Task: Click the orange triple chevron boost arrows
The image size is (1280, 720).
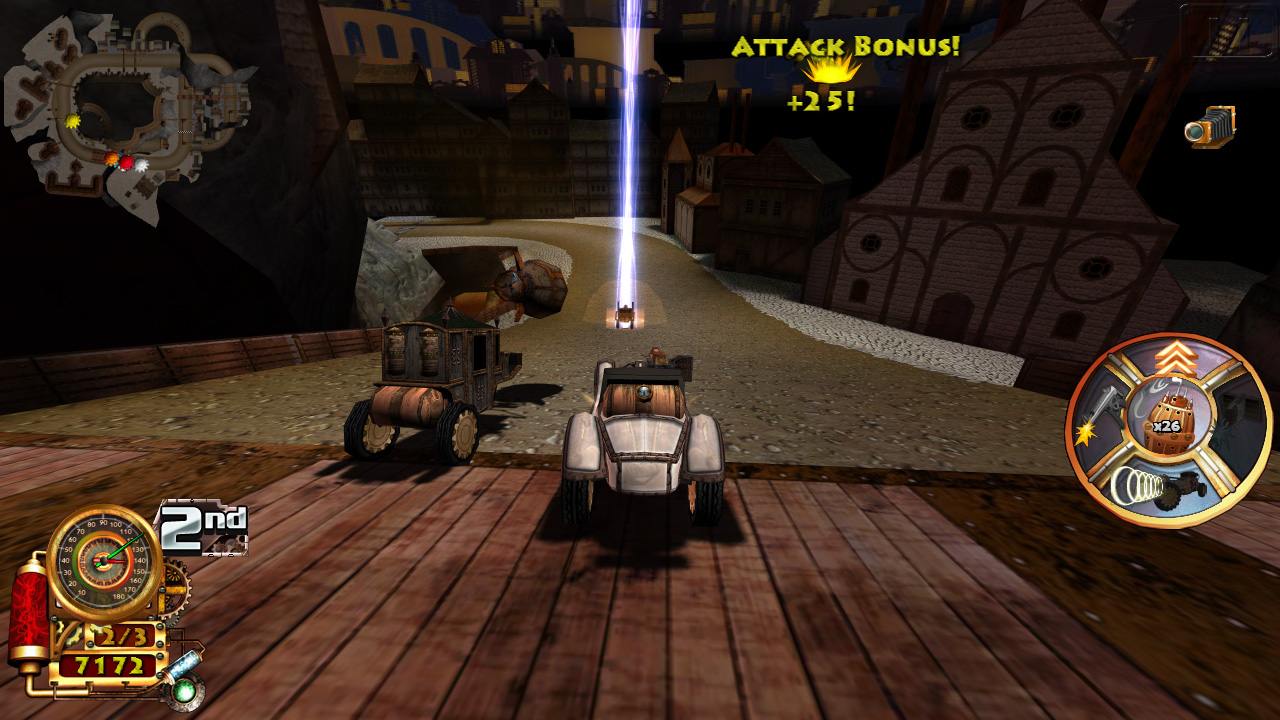Action: [1176, 358]
